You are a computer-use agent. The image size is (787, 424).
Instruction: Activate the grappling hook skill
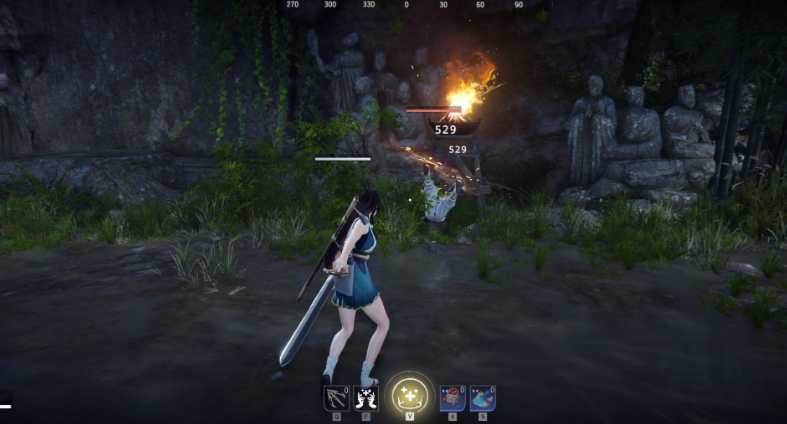[336, 397]
